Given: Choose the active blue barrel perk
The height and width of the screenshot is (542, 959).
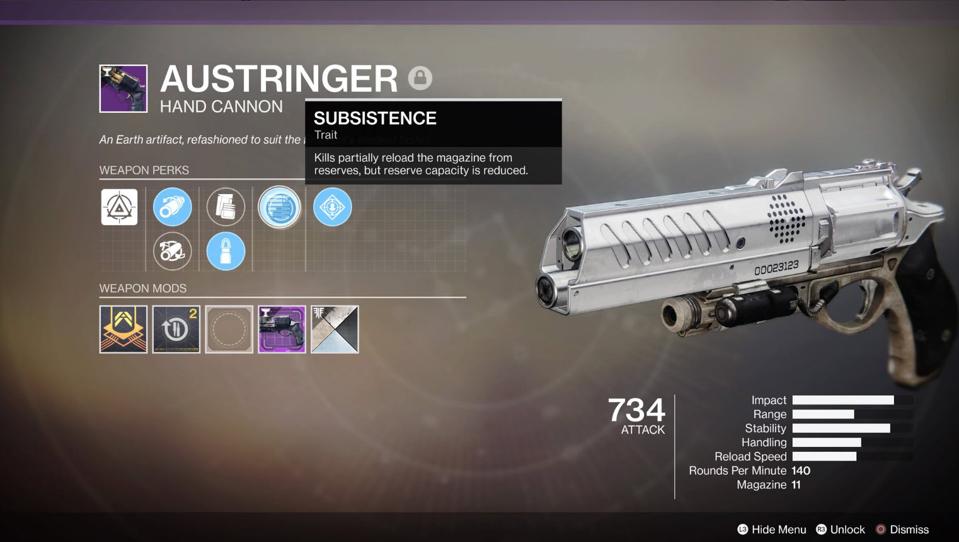Looking at the screenshot, I should pyautogui.click(x=172, y=207).
